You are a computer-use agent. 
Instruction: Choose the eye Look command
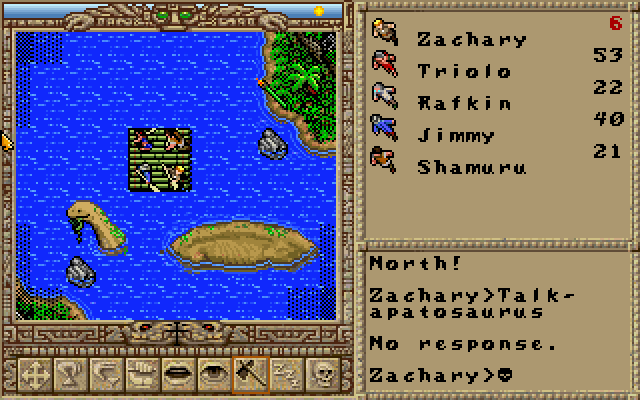(x=211, y=373)
